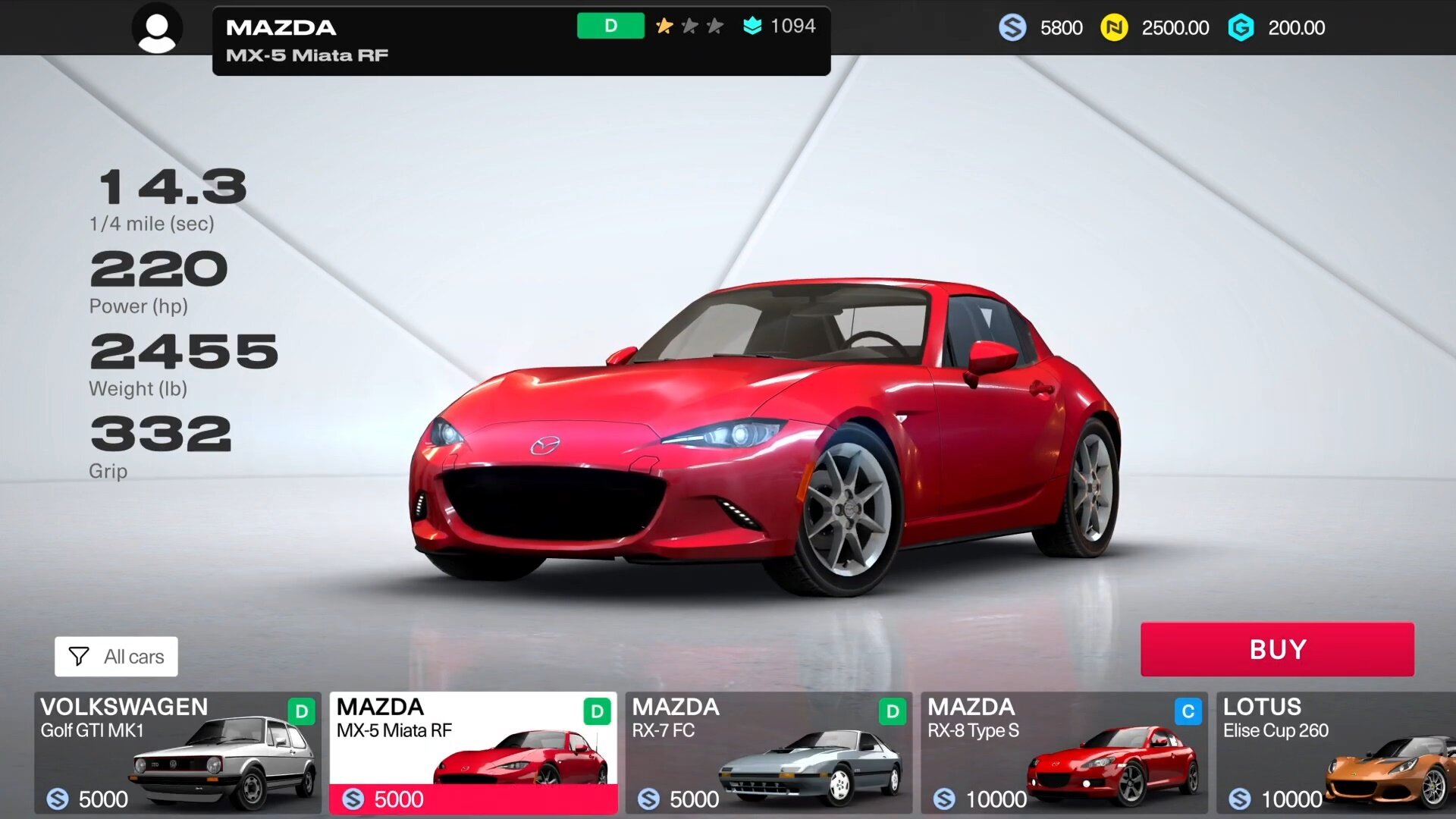This screenshot has width=1456, height=819.
Task: Pick the Mazda RX-7 FC card
Action: pyautogui.click(x=768, y=752)
